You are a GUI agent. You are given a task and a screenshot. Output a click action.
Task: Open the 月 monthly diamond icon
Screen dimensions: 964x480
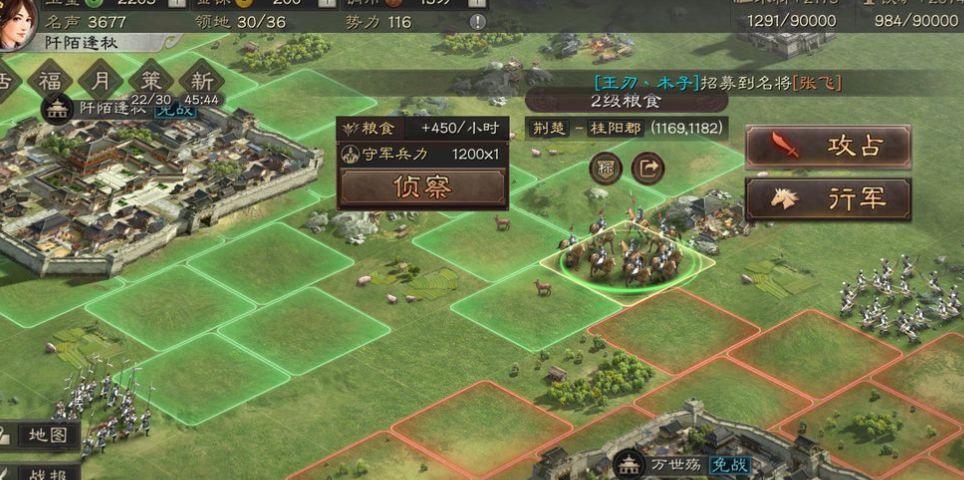[x=101, y=79]
